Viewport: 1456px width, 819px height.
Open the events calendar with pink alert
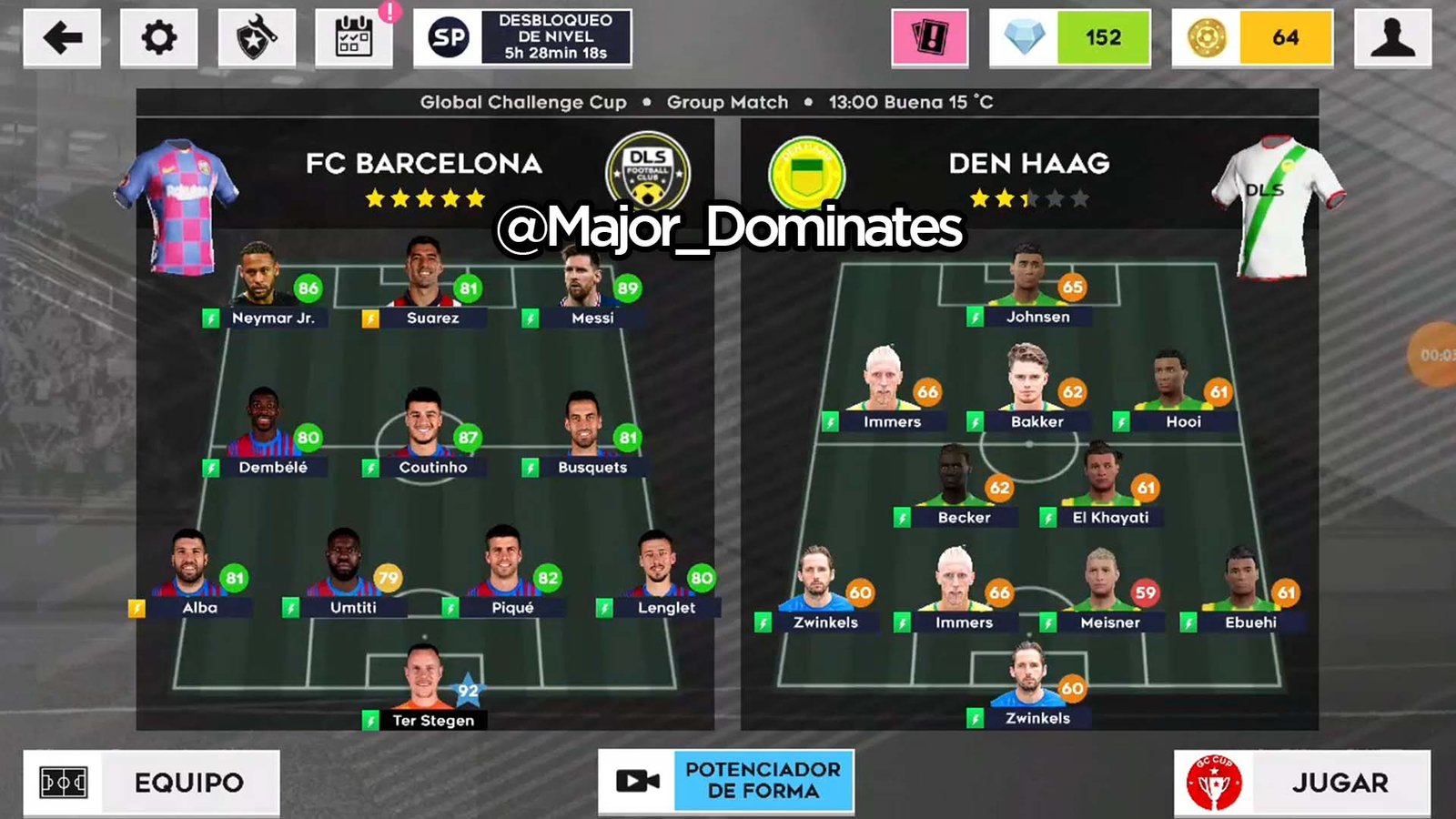click(x=354, y=36)
